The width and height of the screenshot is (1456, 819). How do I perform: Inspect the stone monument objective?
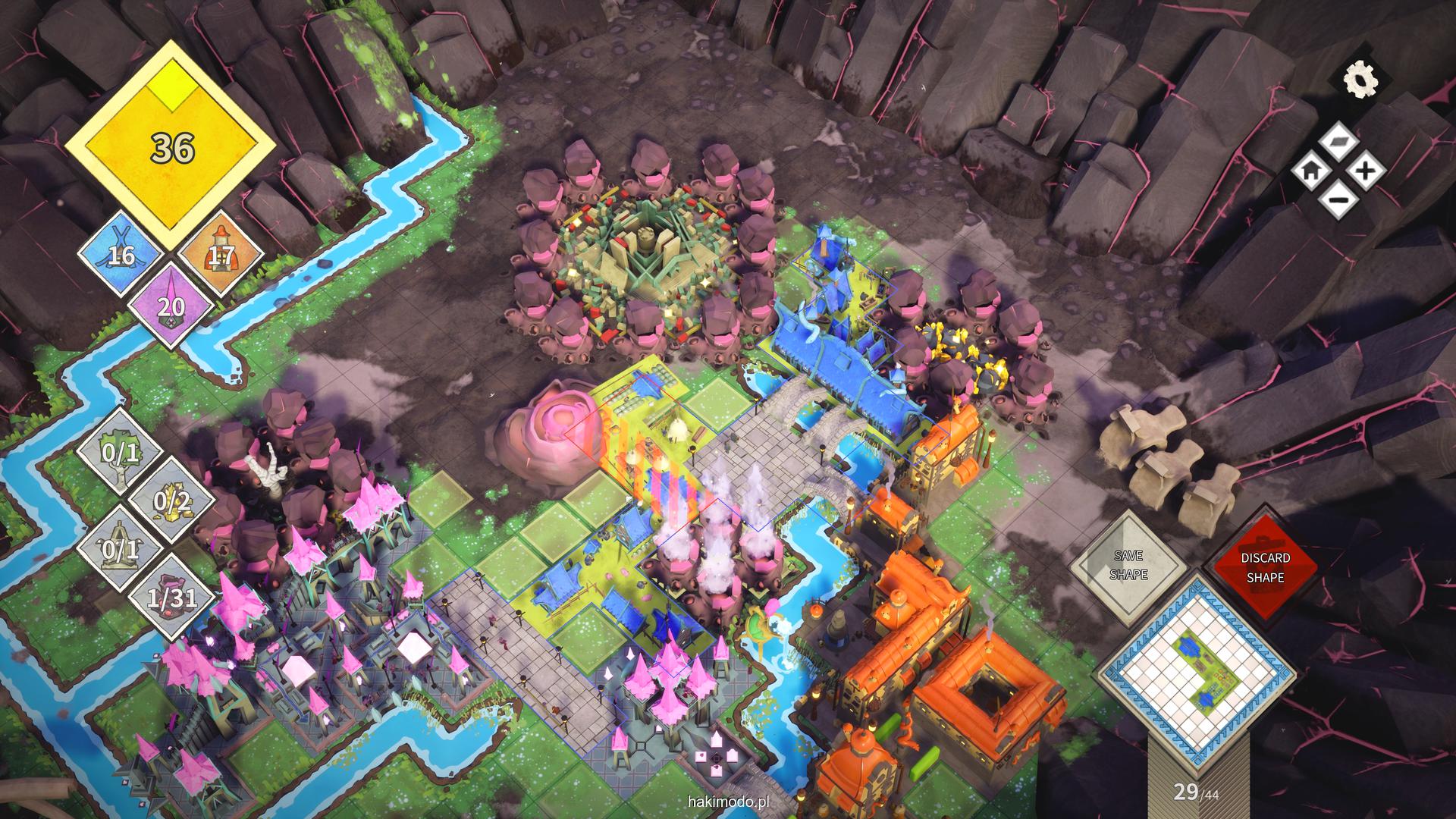tap(122, 549)
